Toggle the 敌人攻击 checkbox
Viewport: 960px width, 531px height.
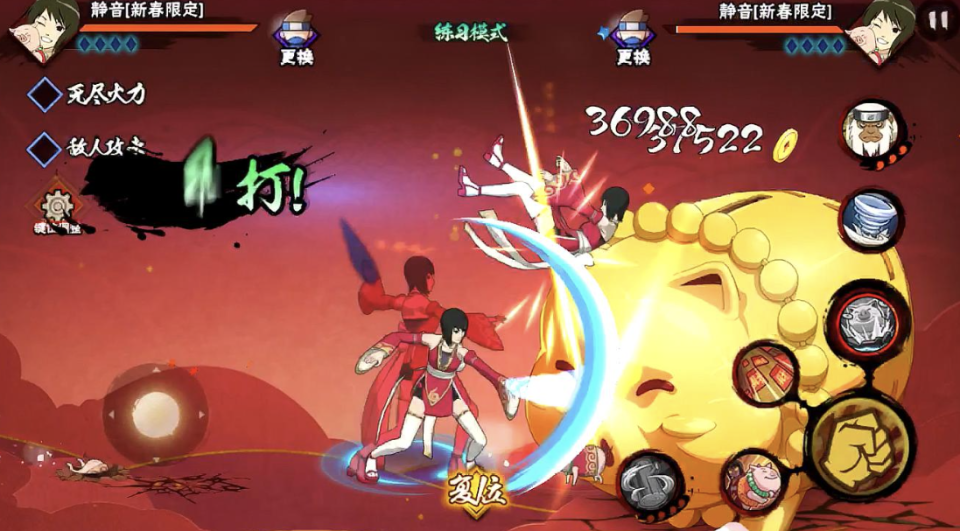tap(45, 149)
